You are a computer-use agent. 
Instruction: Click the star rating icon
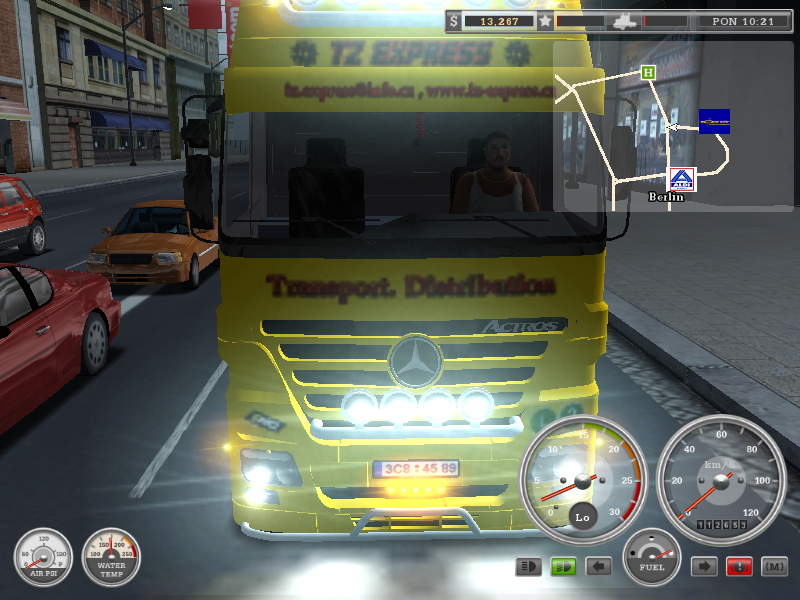pos(545,20)
